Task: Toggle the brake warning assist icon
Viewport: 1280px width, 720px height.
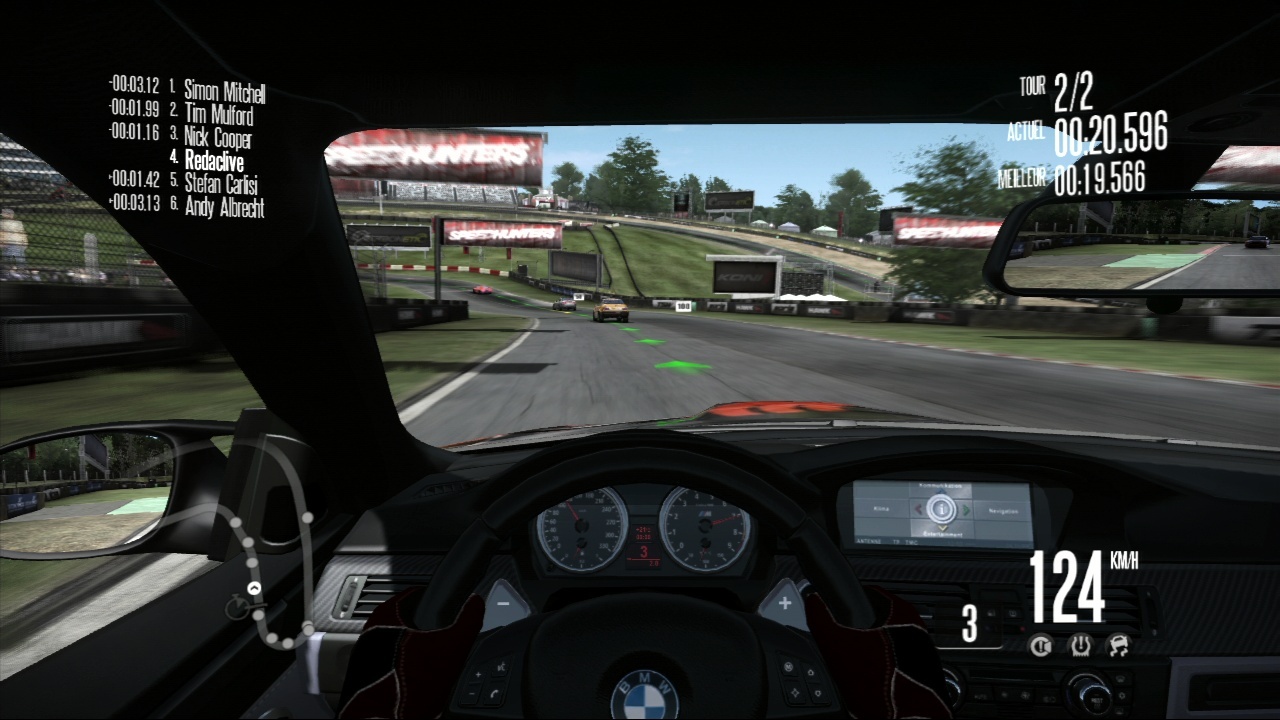Action: pos(1041,646)
